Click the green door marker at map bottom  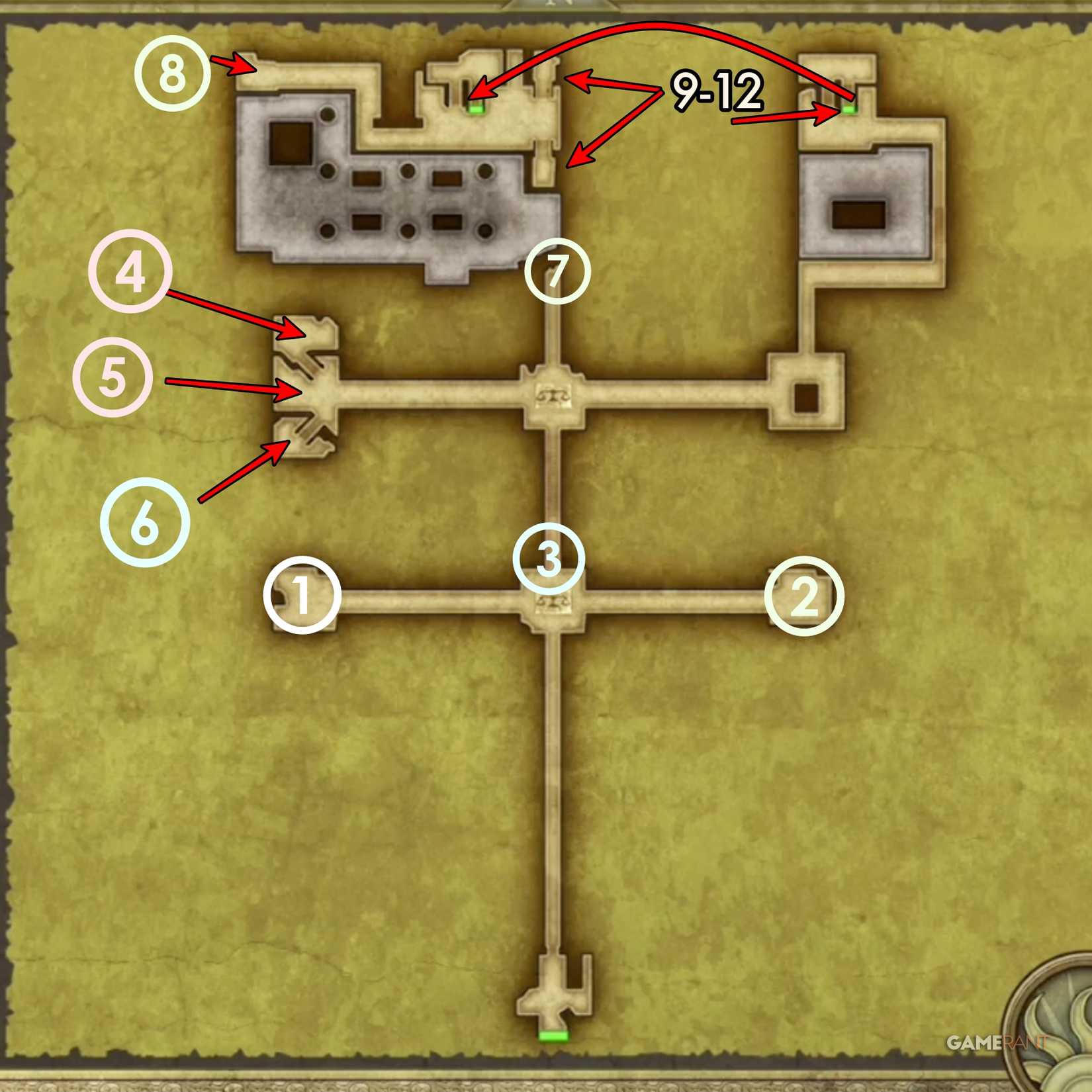(553, 1037)
